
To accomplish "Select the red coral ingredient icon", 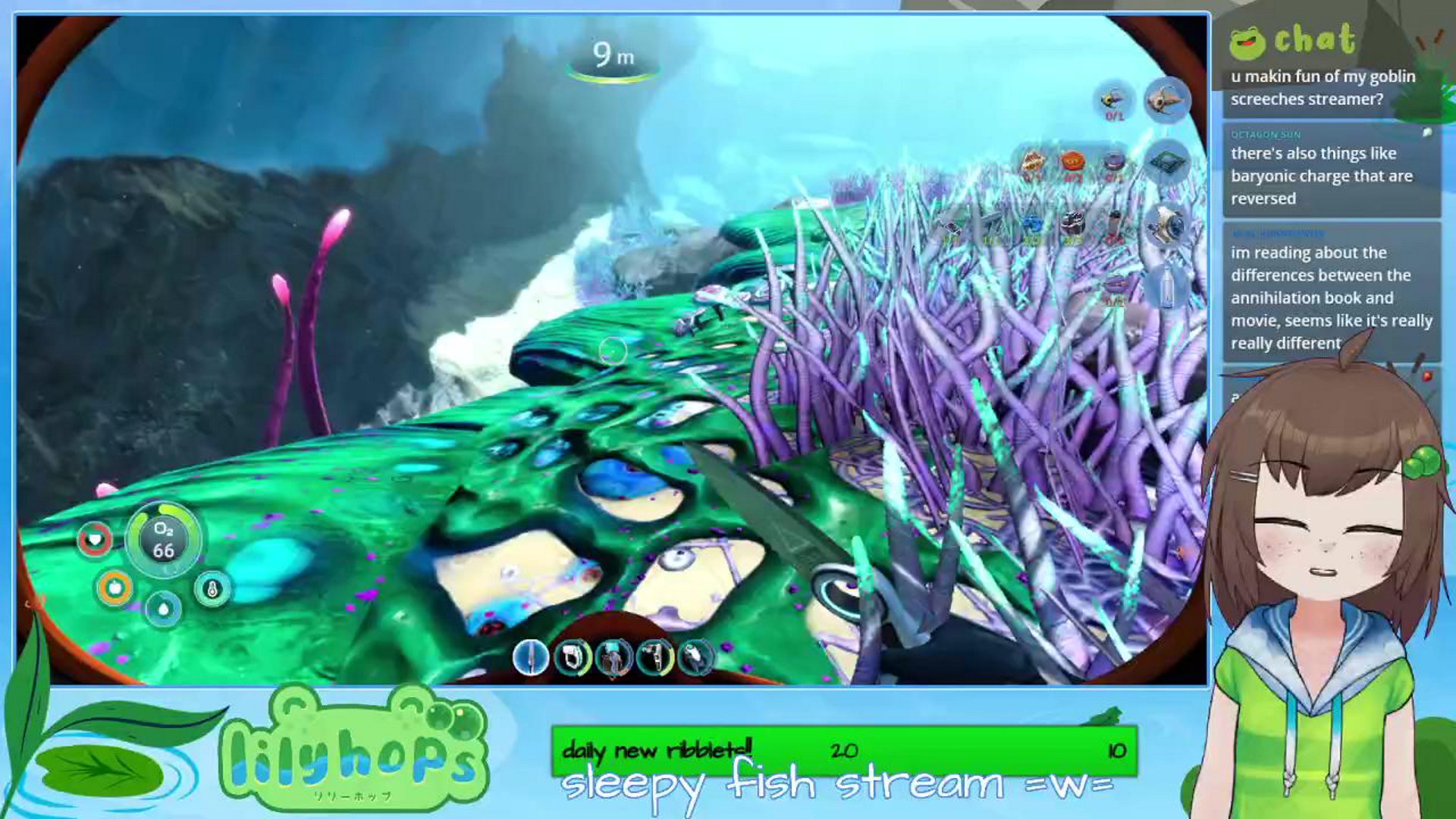I will pos(1072,163).
